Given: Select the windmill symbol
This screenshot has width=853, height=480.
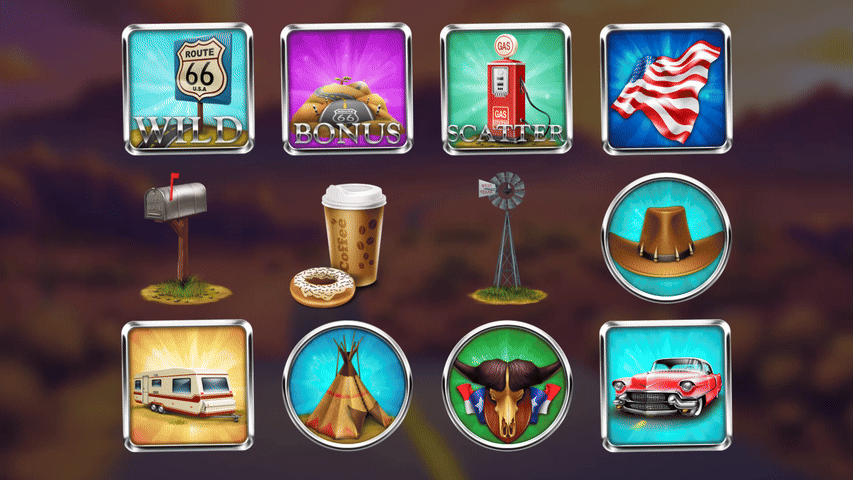Looking at the screenshot, I should [508, 238].
